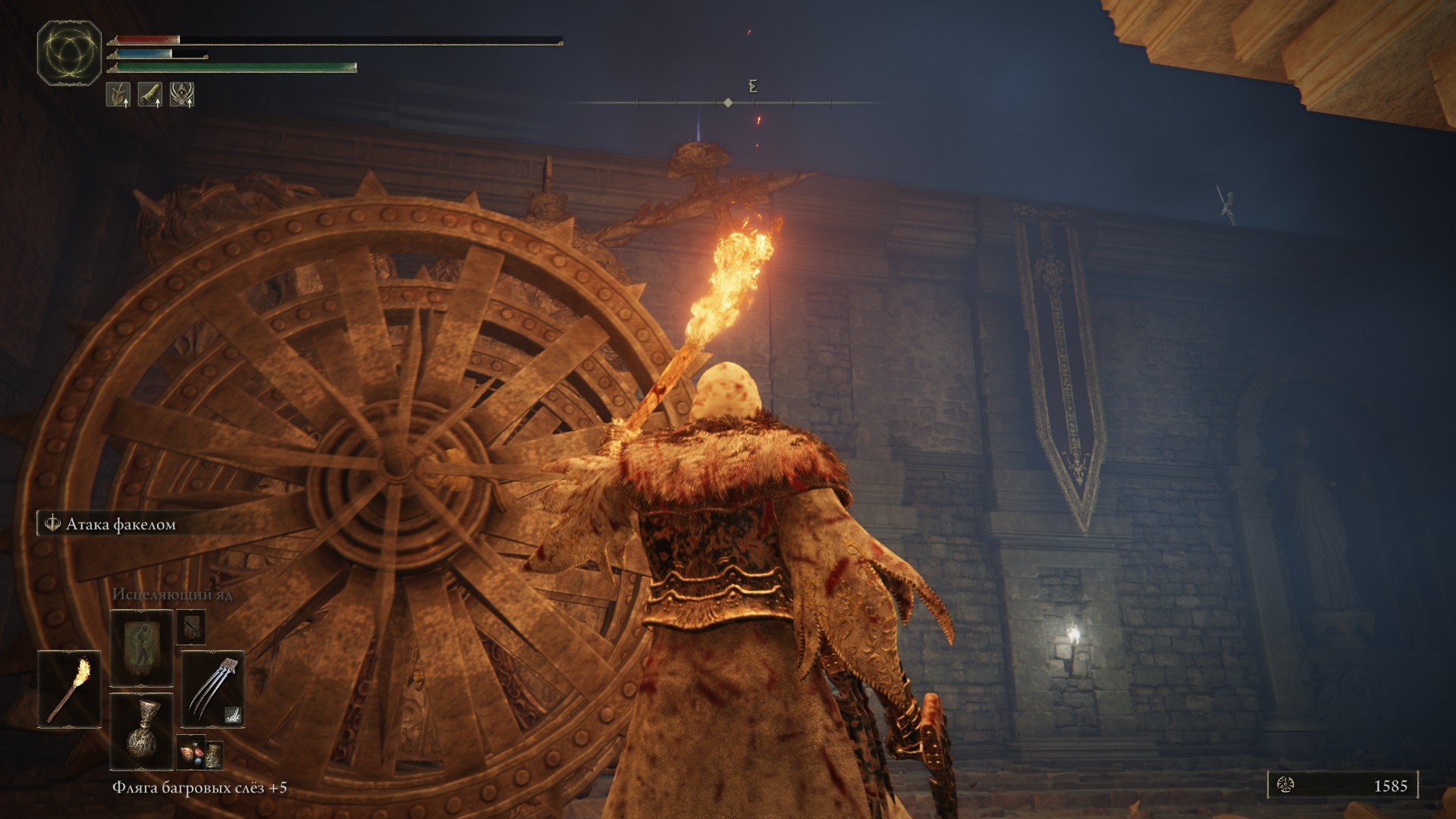Click the horned crest buff status icon
The width and height of the screenshot is (1456, 819).
[x=182, y=95]
